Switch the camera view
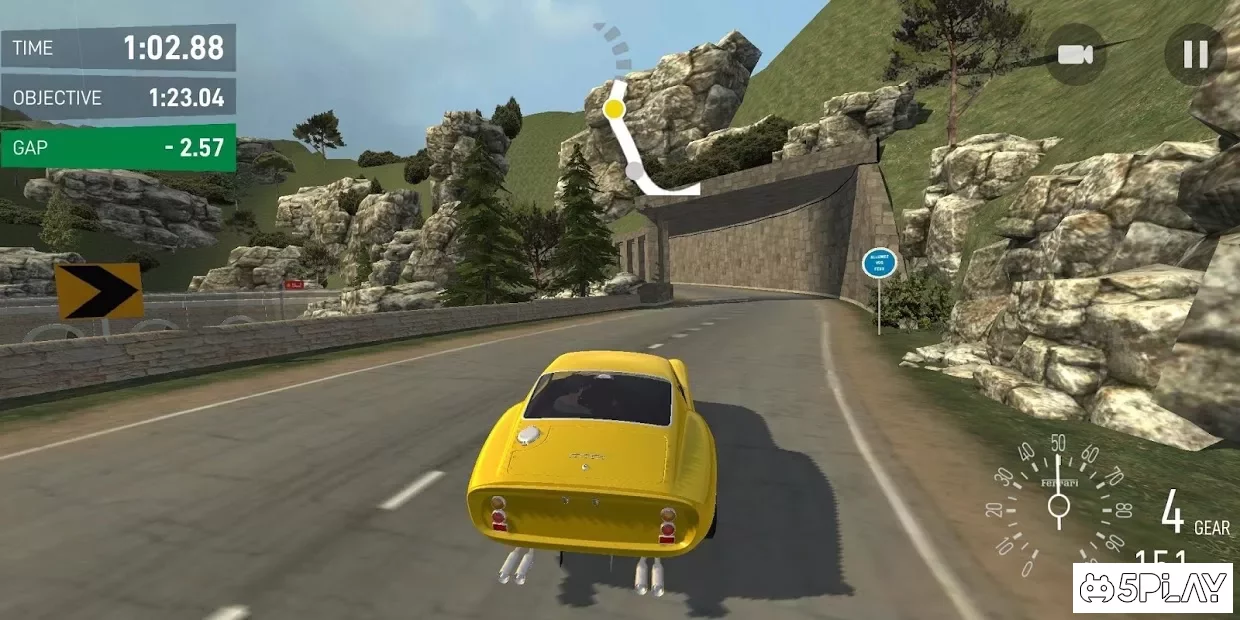 1076,54
